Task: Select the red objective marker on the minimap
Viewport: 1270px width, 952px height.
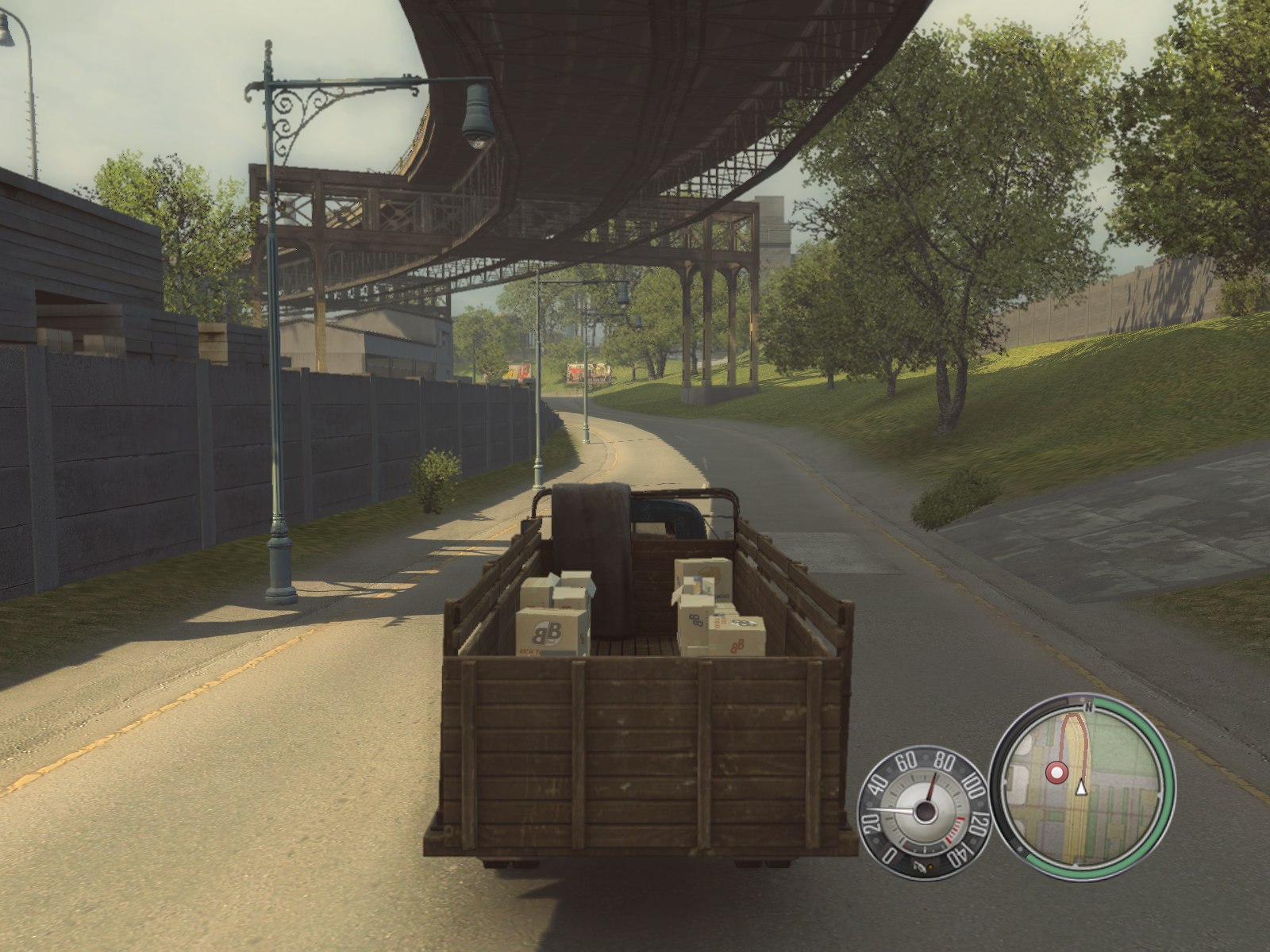Action: (1056, 772)
